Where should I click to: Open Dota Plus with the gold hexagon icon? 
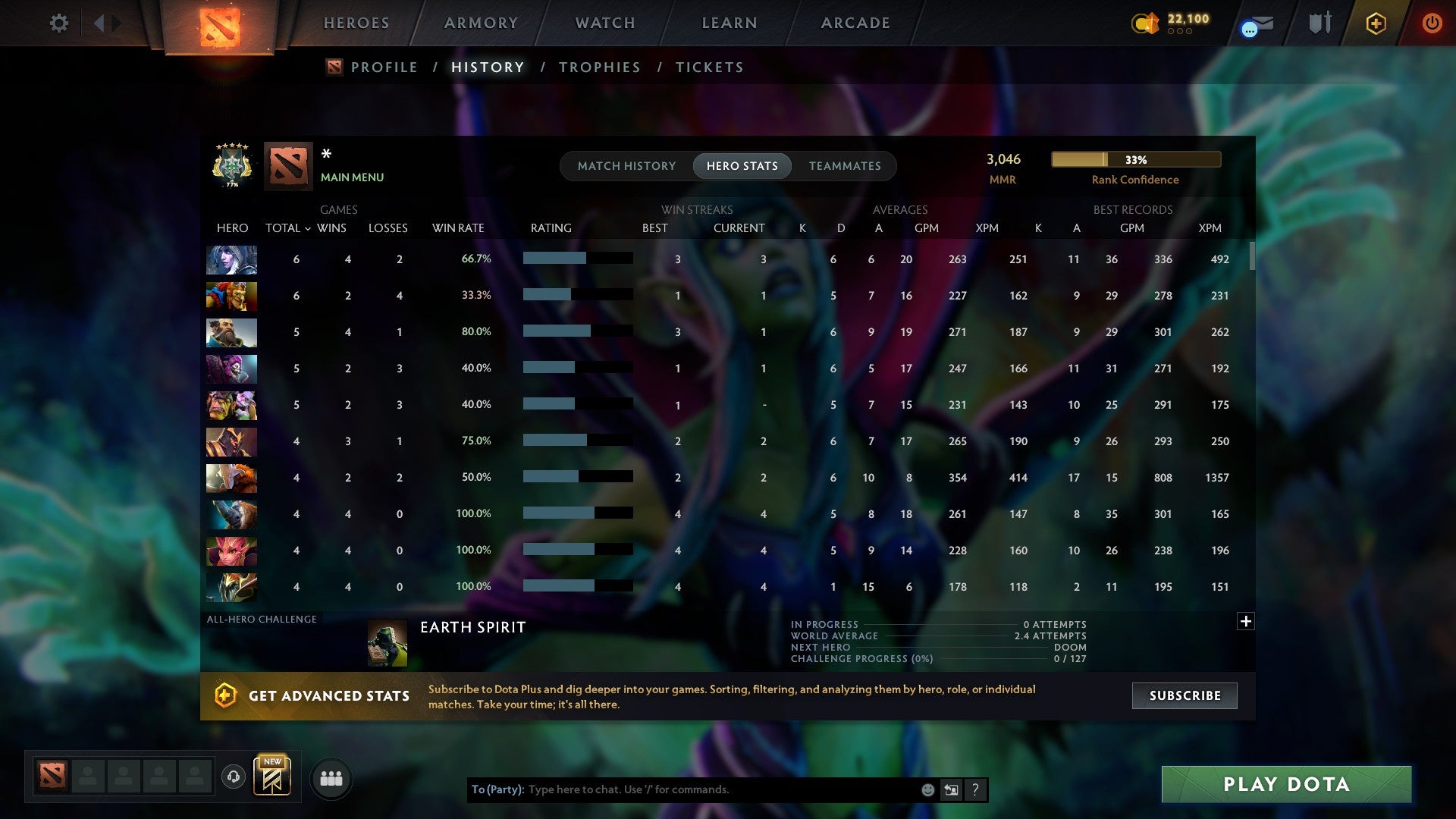[x=1375, y=23]
